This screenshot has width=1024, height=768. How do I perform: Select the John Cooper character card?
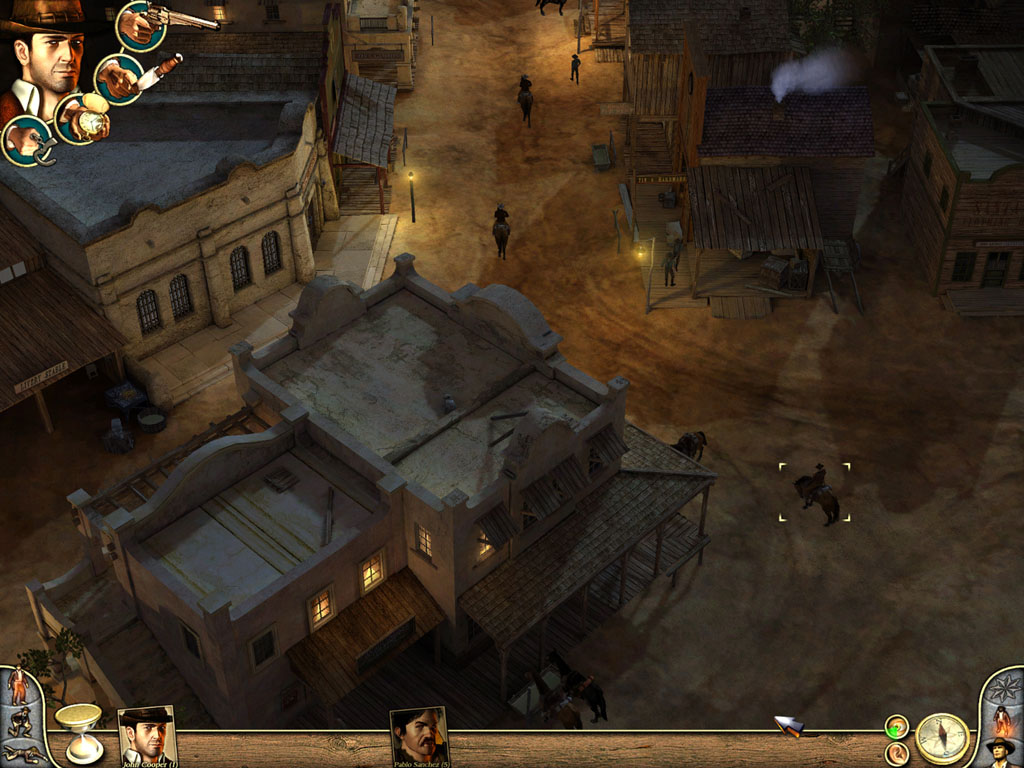(x=147, y=735)
